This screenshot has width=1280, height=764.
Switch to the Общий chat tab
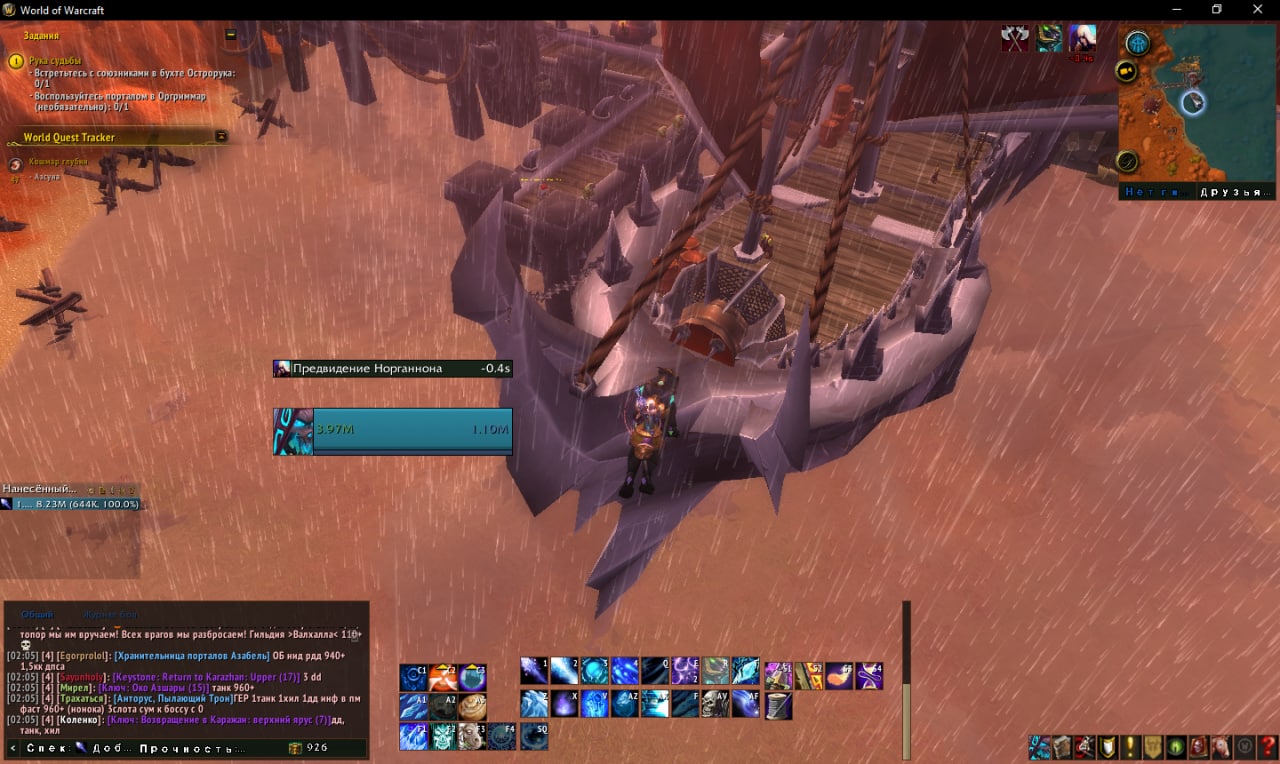click(x=38, y=614)
